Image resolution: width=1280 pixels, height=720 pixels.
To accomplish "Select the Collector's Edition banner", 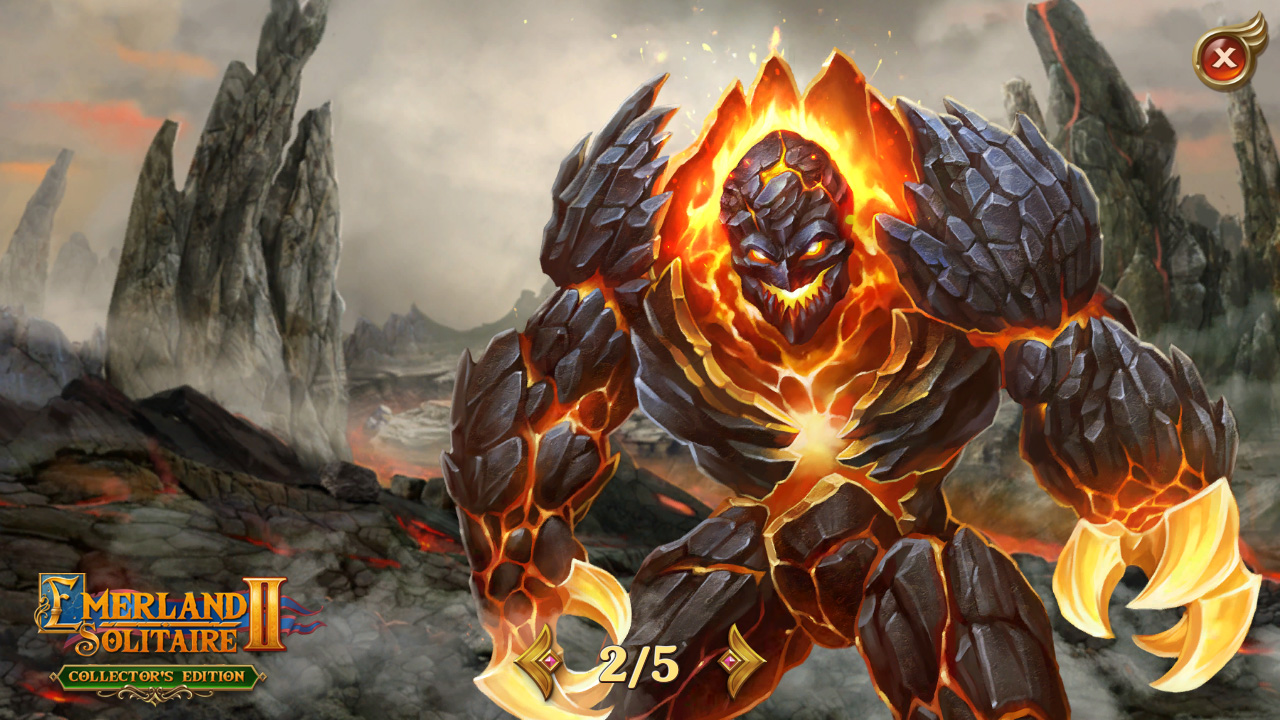I will [155, 676].
